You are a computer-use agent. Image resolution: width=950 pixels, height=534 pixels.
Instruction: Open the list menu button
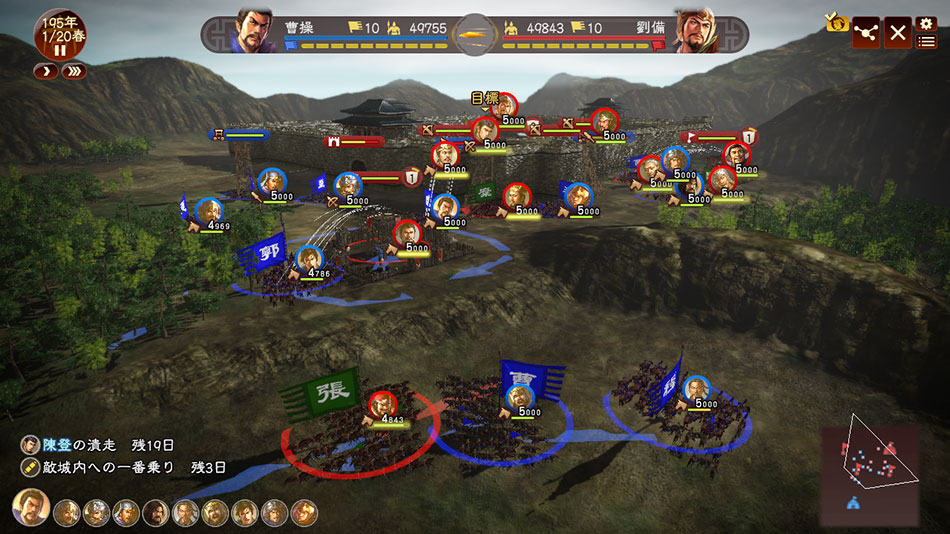coord(927,41)
